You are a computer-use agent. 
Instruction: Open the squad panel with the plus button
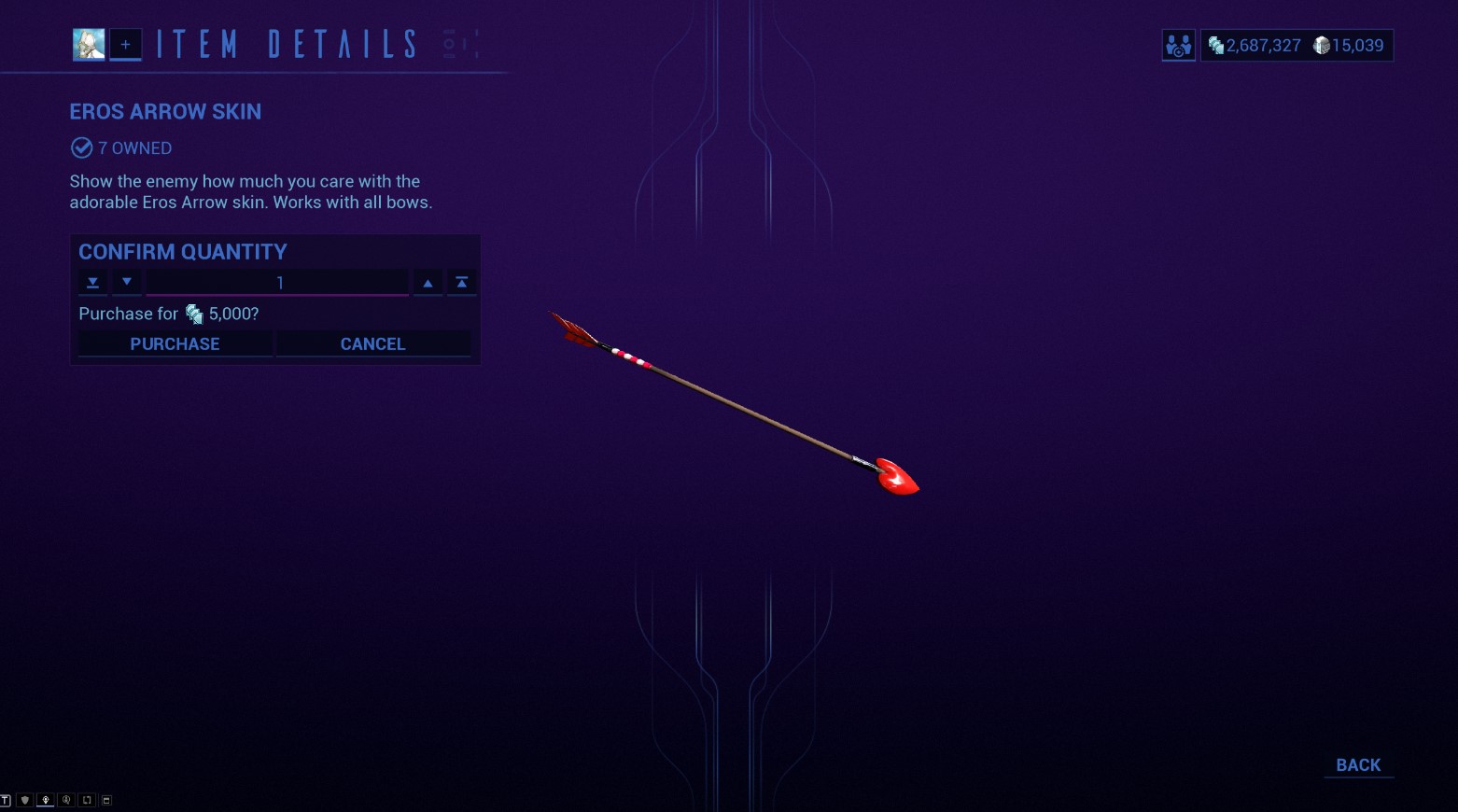[126, 44]
